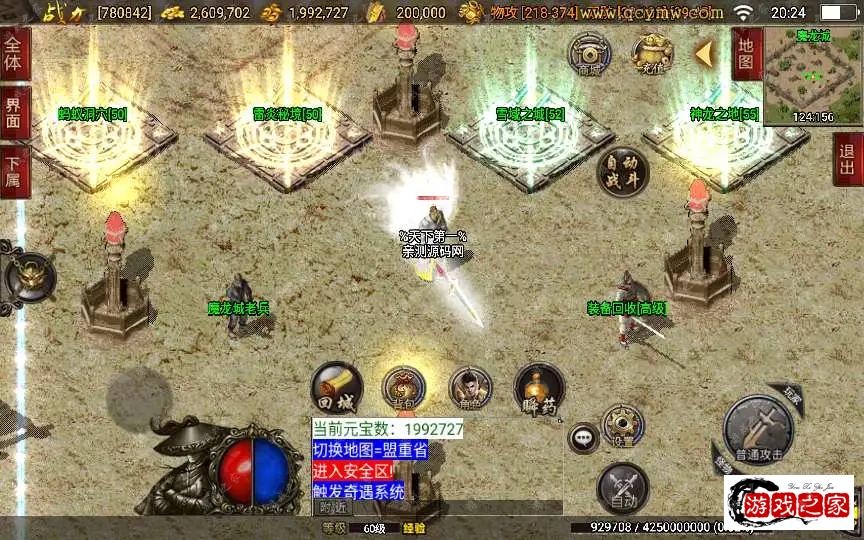Screen dimensions: 864x540
Task: Open the 设置 gear settings
Action: (x=623, y=427)
